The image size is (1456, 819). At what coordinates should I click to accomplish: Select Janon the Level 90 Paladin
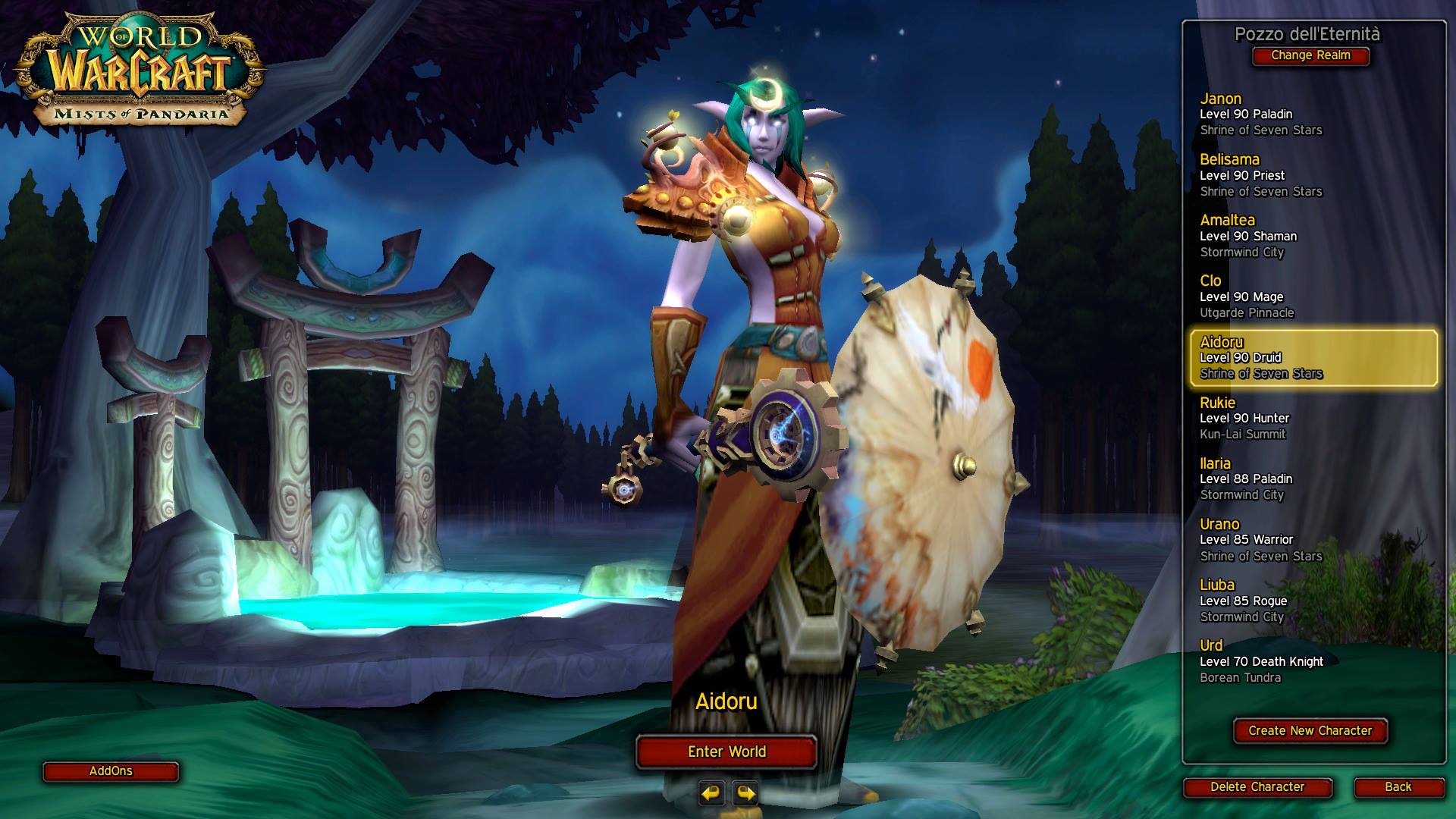tap(1313, 115)
